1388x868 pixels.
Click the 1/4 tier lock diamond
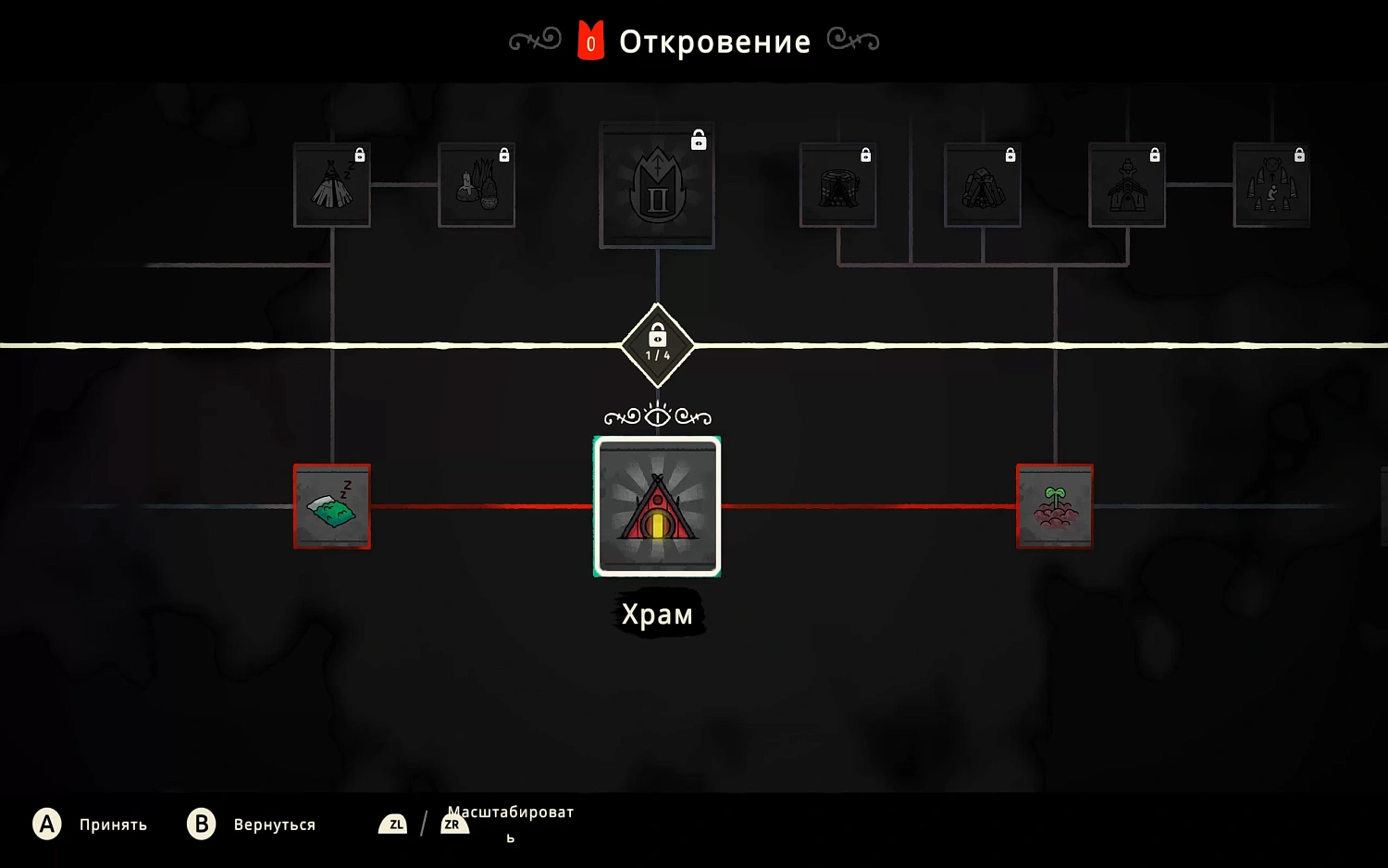657,345
